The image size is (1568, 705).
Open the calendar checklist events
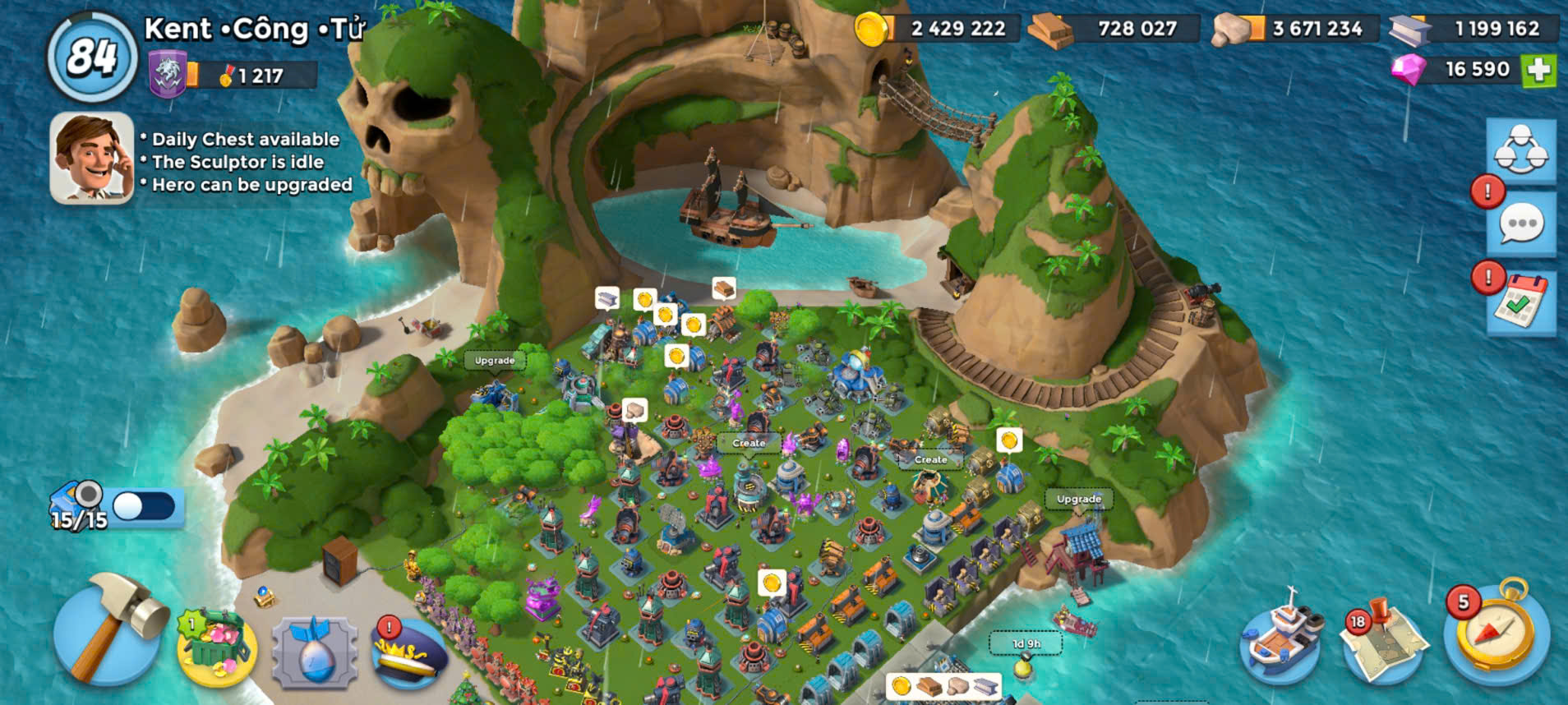(1520, 303)
